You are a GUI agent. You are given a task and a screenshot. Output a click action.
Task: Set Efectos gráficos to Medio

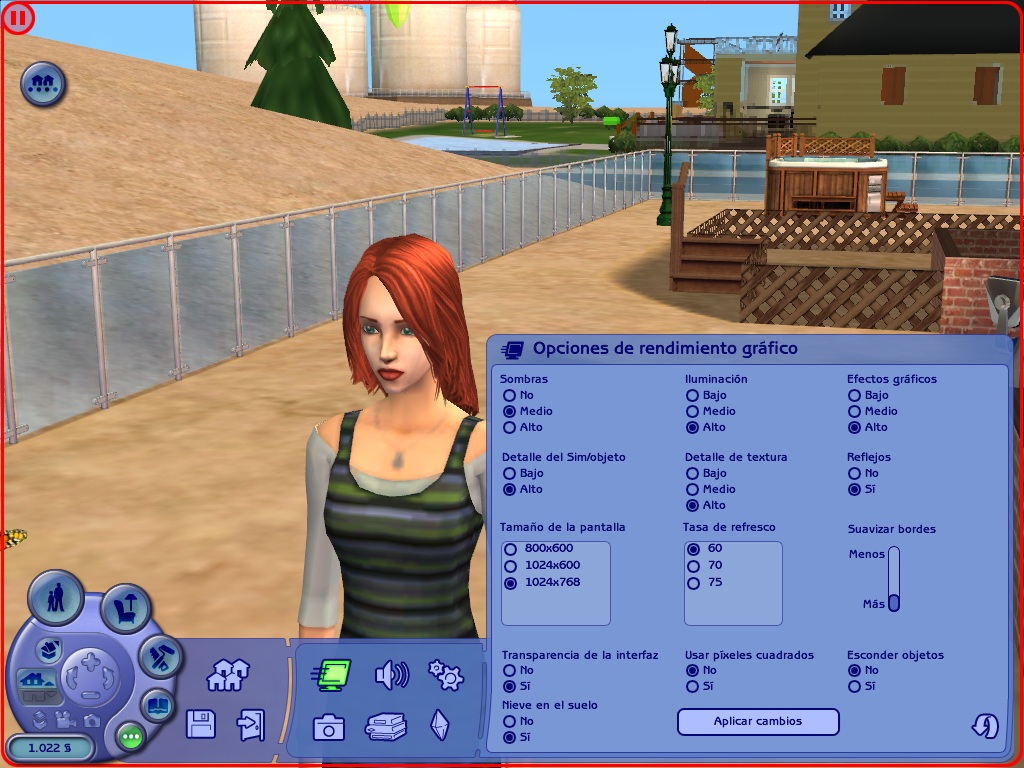tap(854, 411)
